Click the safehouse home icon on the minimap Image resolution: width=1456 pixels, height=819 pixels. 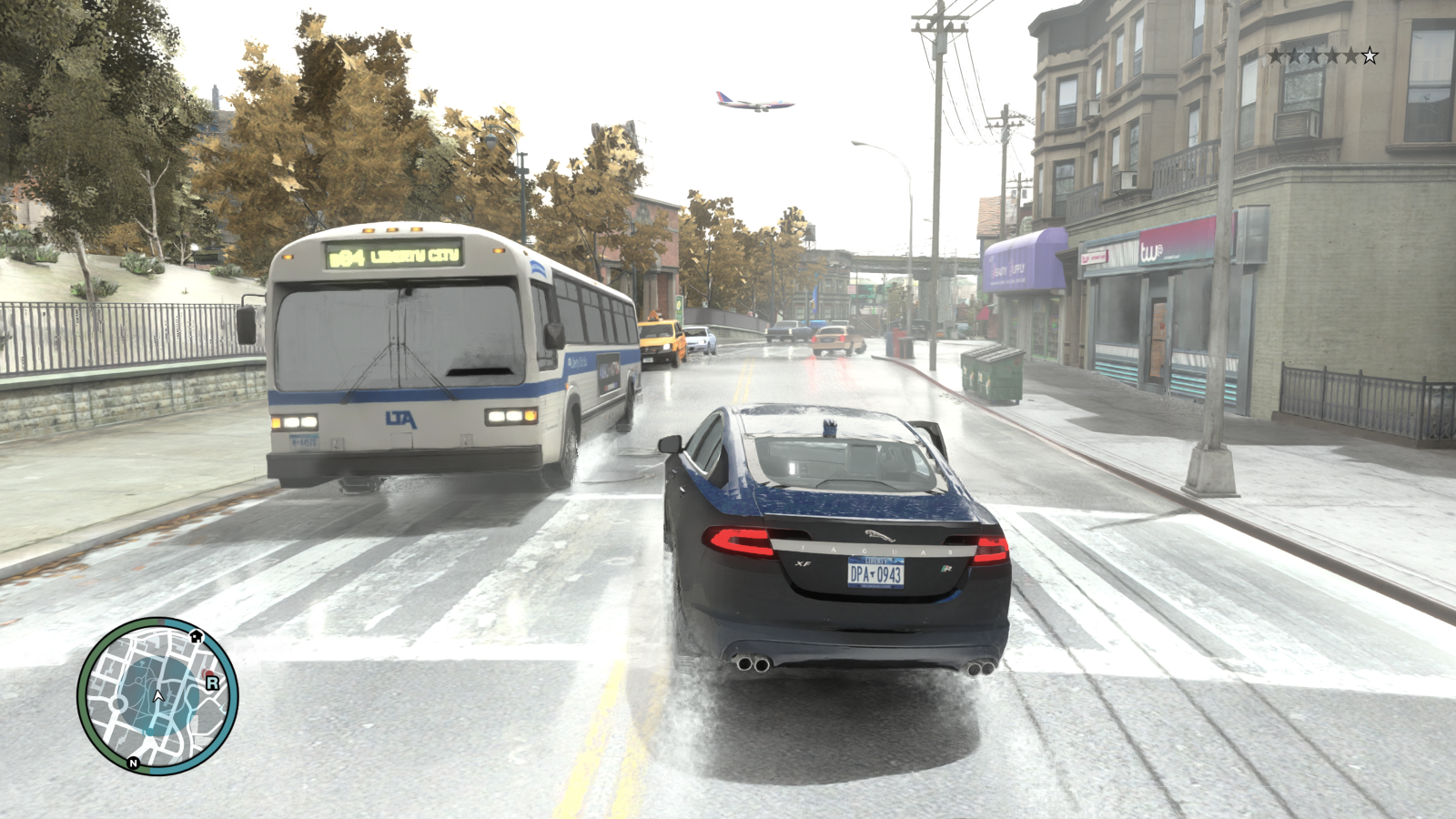click(x=197, y=637)
